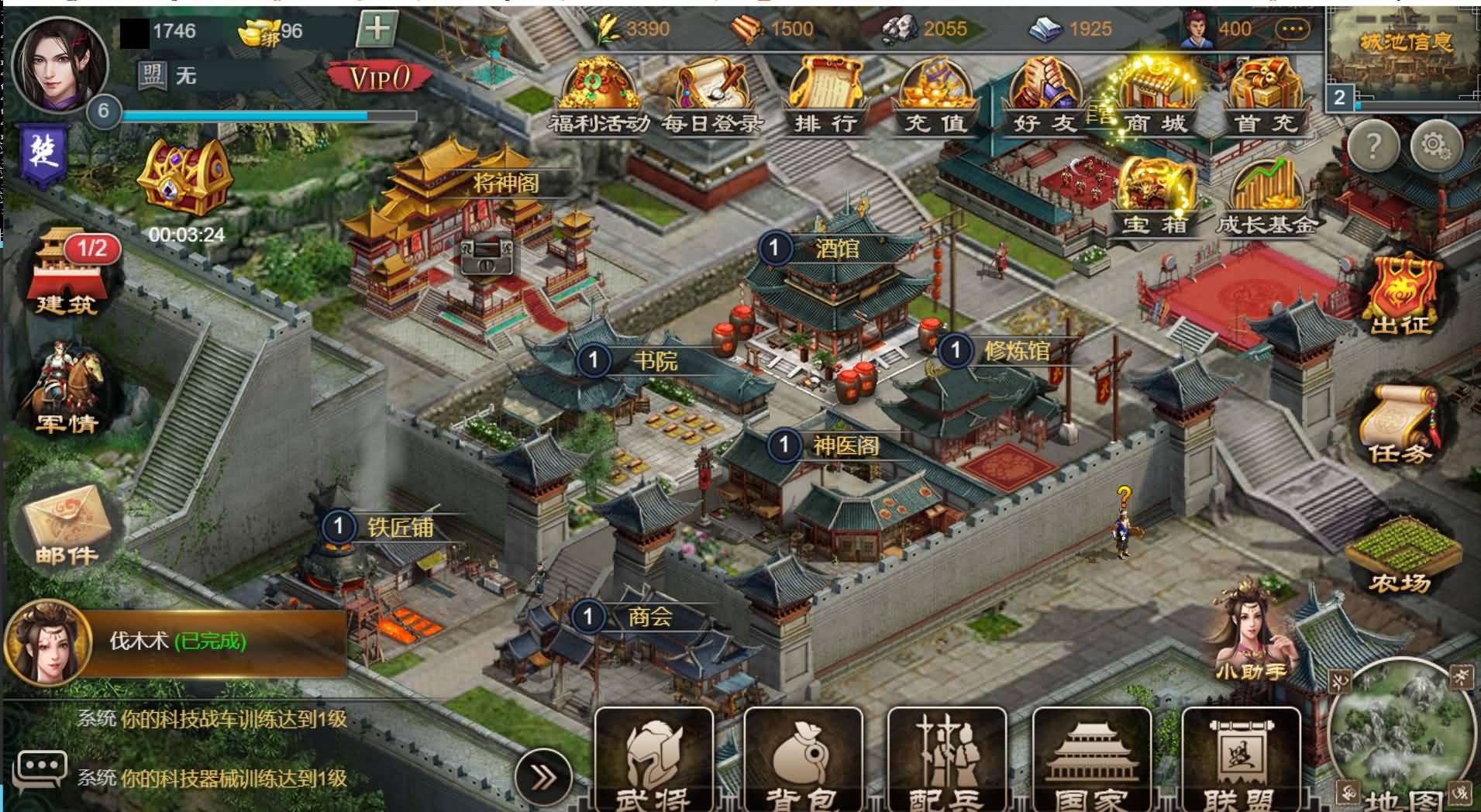Open the 背包 backpack inventory
This screenshot has width=1481, height=812.
[803, 759]
